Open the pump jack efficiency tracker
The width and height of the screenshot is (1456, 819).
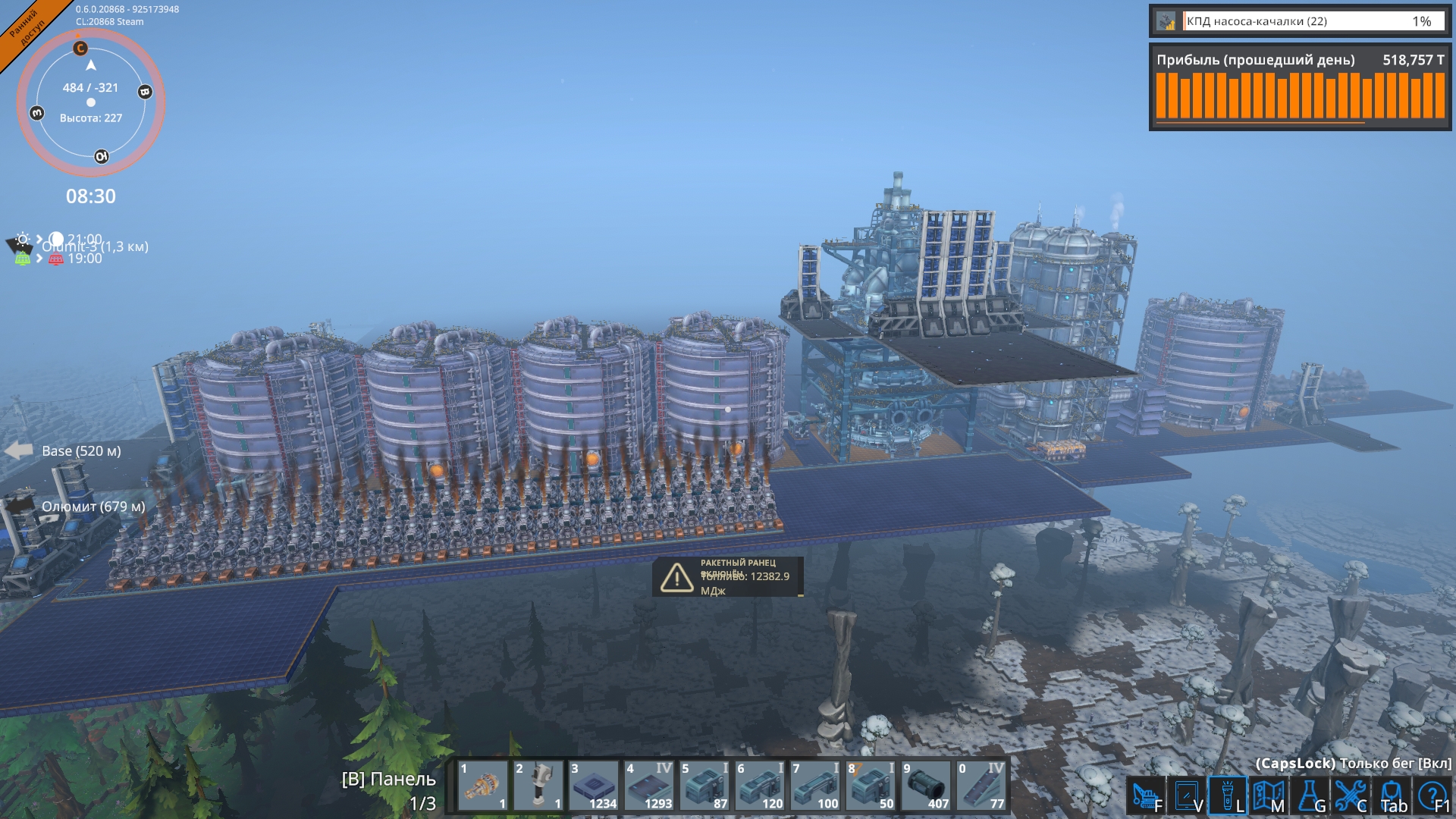coord(1300,21)
